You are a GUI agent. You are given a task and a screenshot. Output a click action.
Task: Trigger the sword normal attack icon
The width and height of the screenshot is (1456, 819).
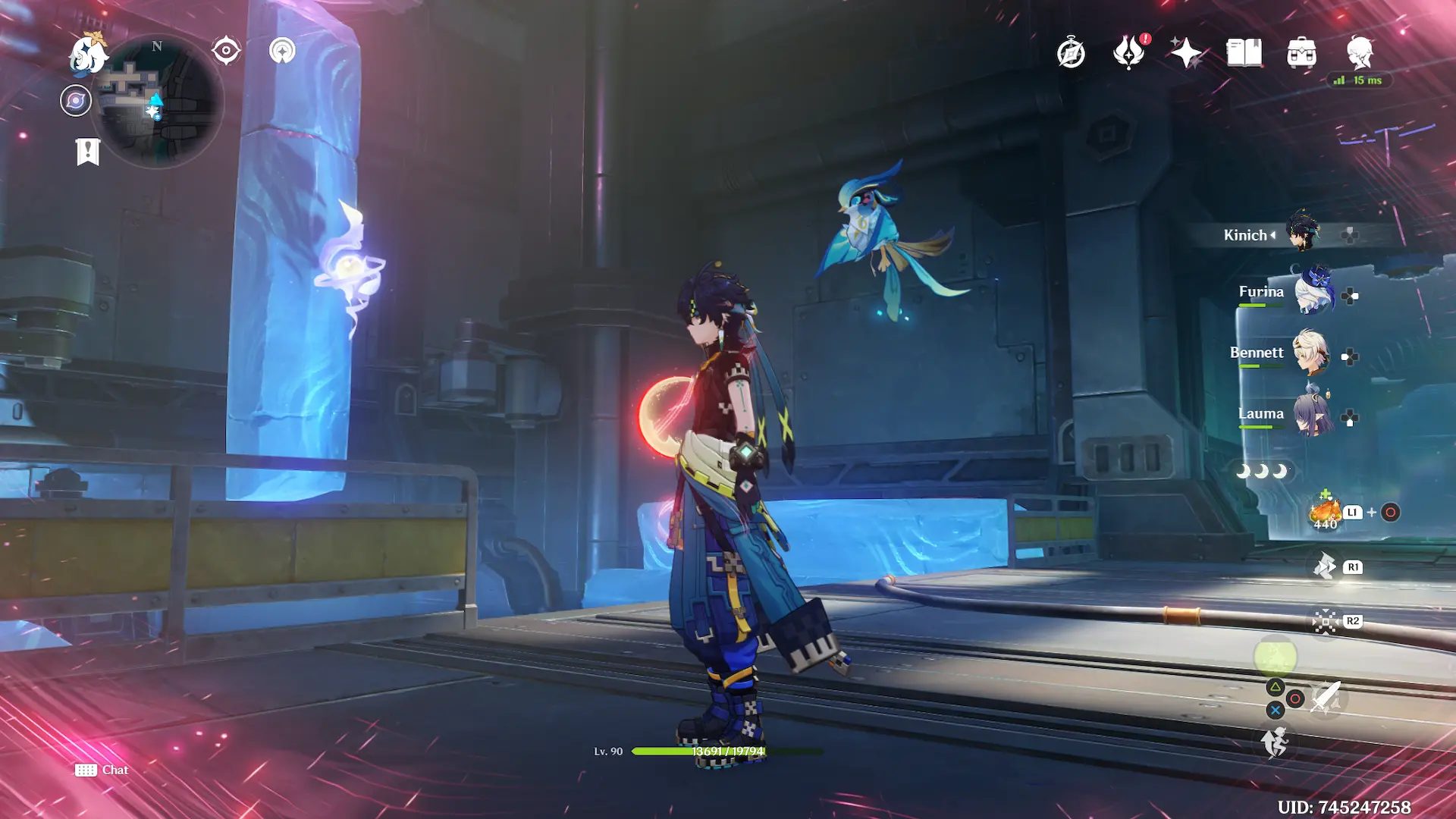point(1326,698)
